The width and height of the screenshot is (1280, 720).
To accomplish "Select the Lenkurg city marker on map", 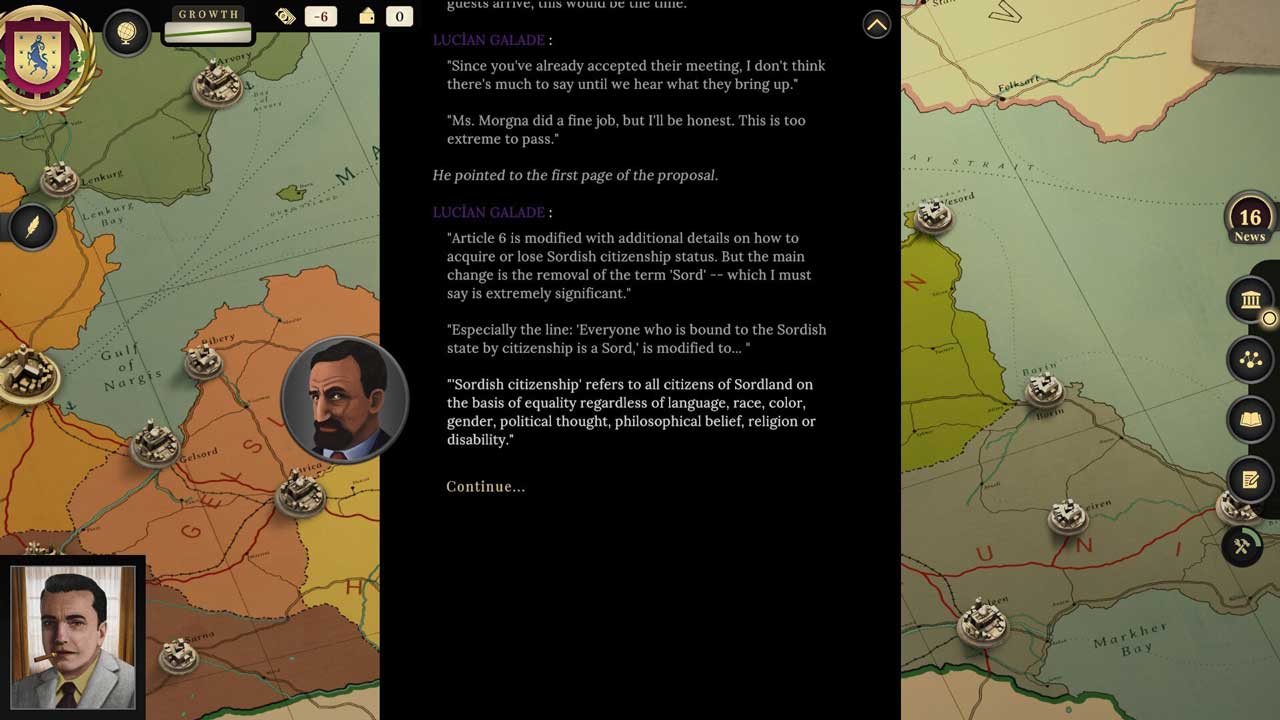I will 60,178.
